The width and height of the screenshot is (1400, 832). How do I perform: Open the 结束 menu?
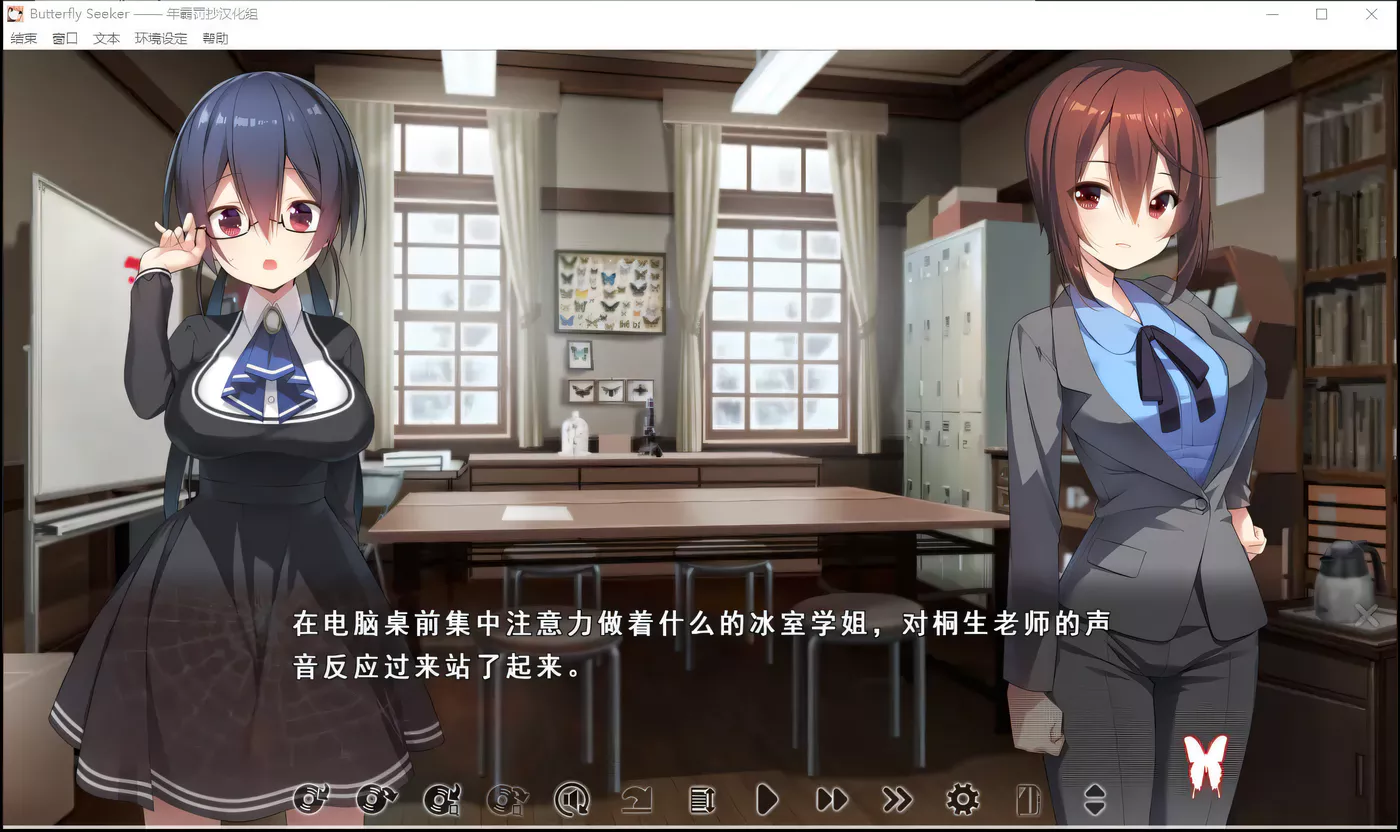(x=22, y=38)
